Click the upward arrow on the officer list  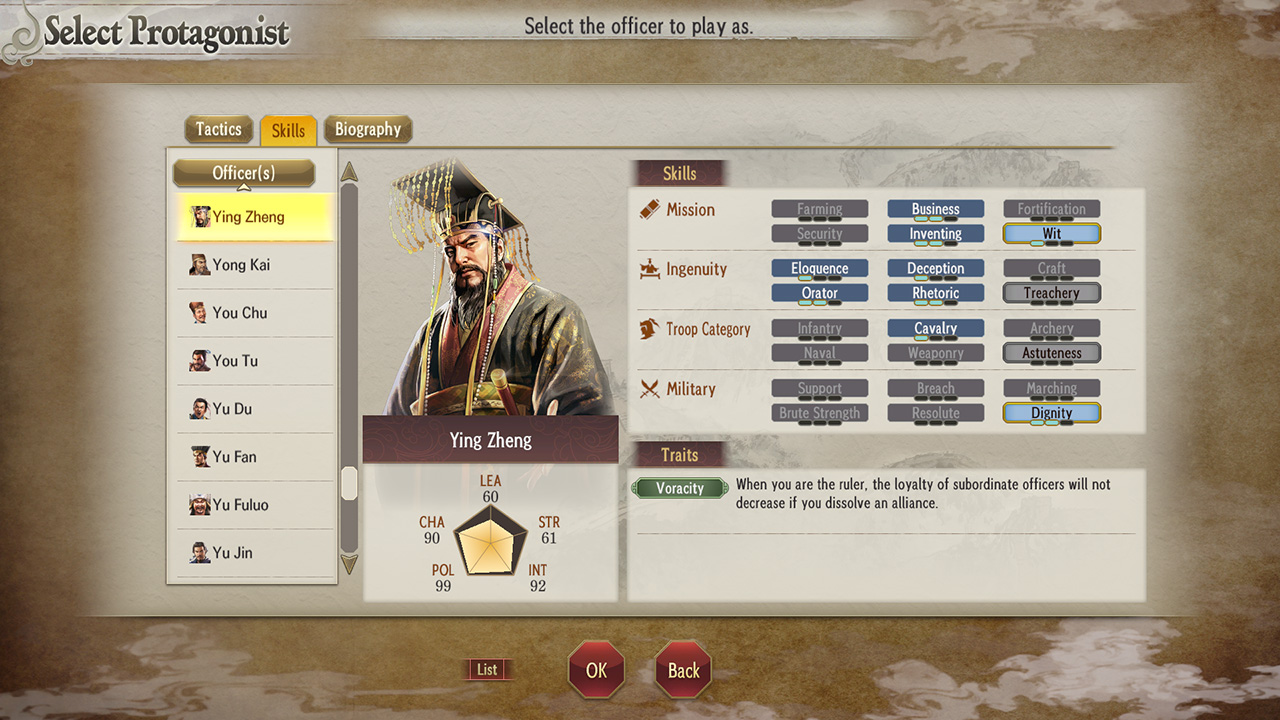tap(349, 173)
